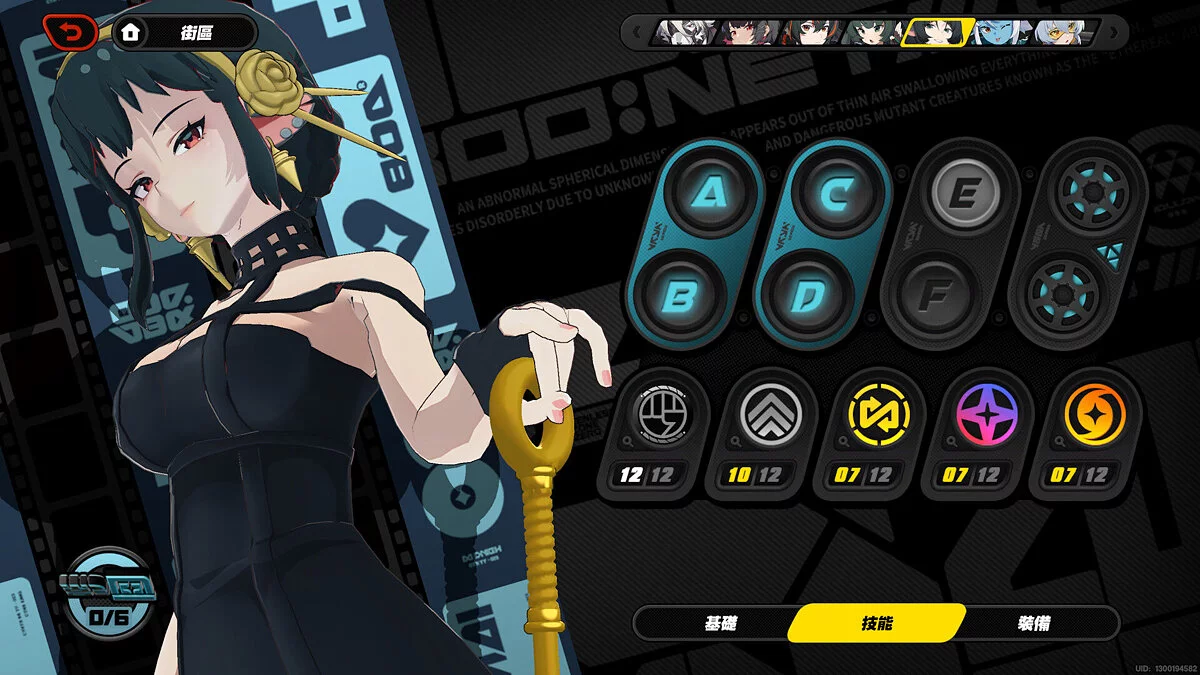Click the red back arrow button
The height and width of the screenshot is (675, 1200).
pyautogui.click(x=70, y=33)
